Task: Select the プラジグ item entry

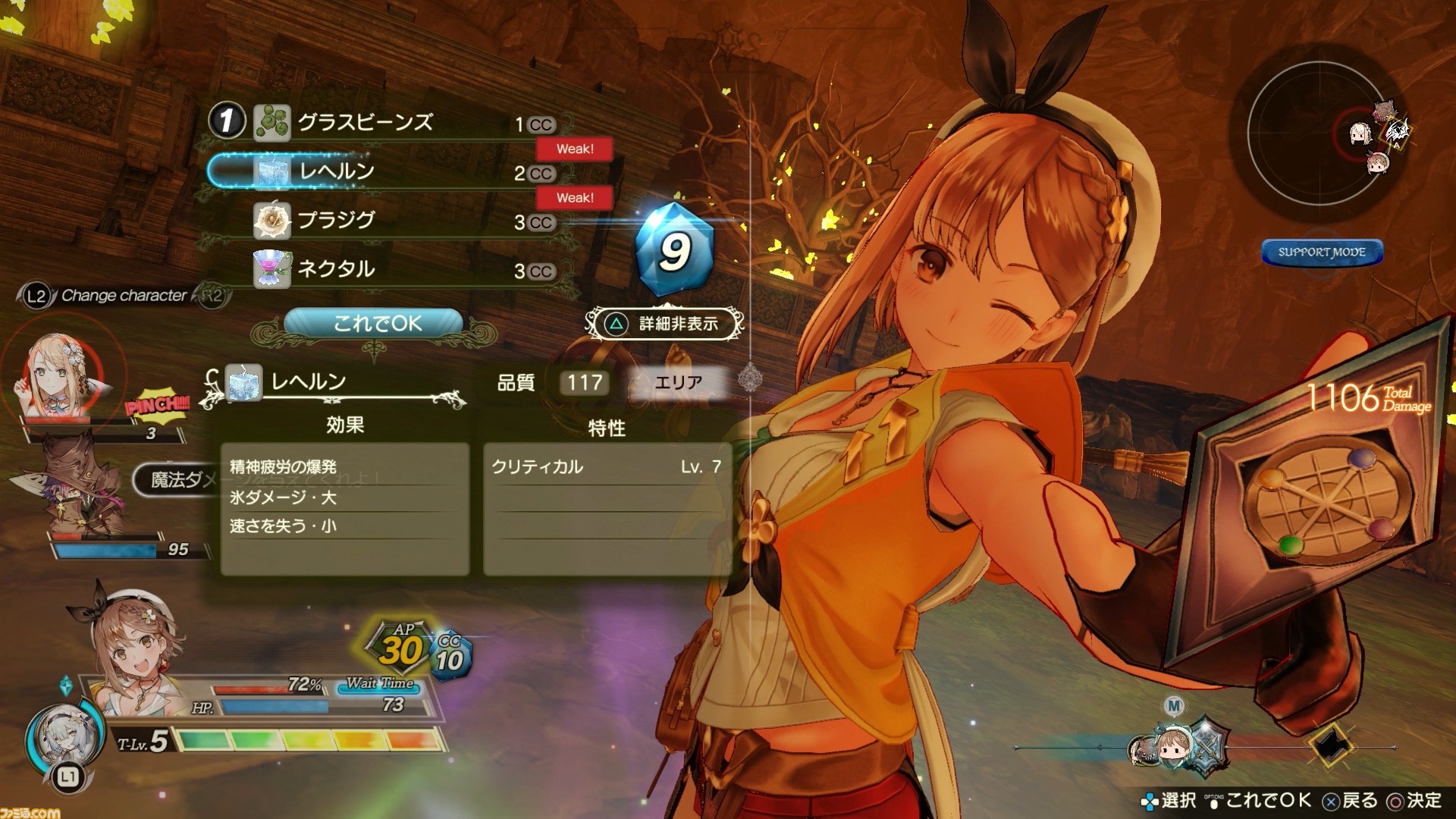Action: tap(336, 220)
